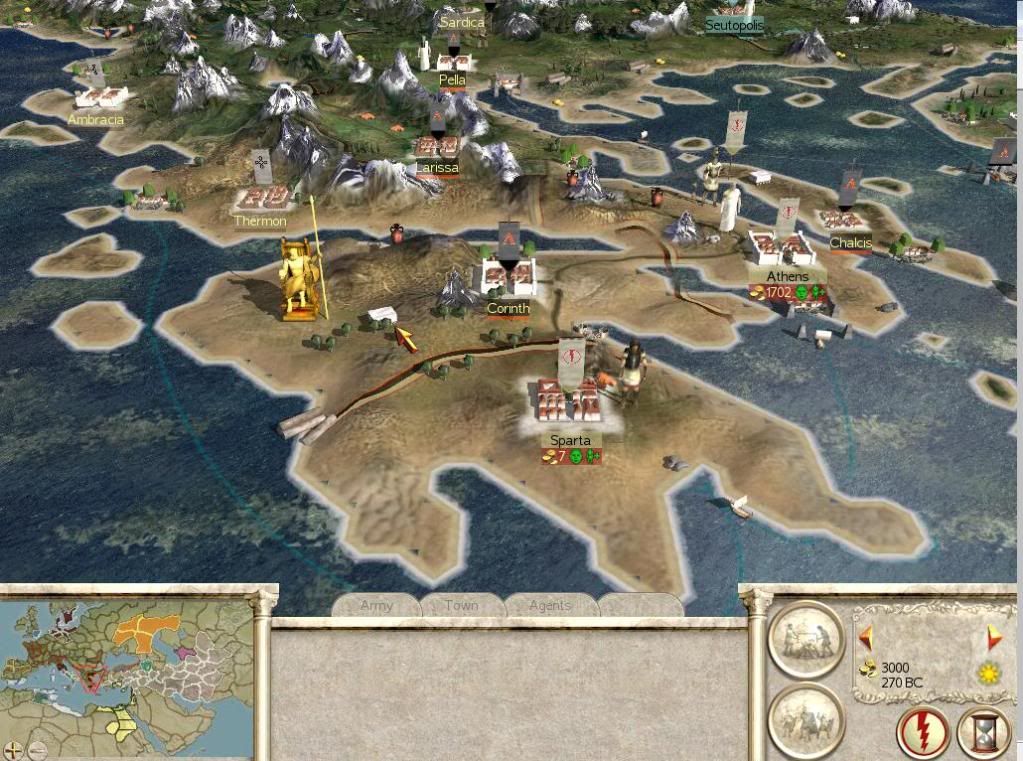This screenshot has height=761, width=1023.
Task: Select the Thermon settlement name label
Action: [x=260, y=221]
